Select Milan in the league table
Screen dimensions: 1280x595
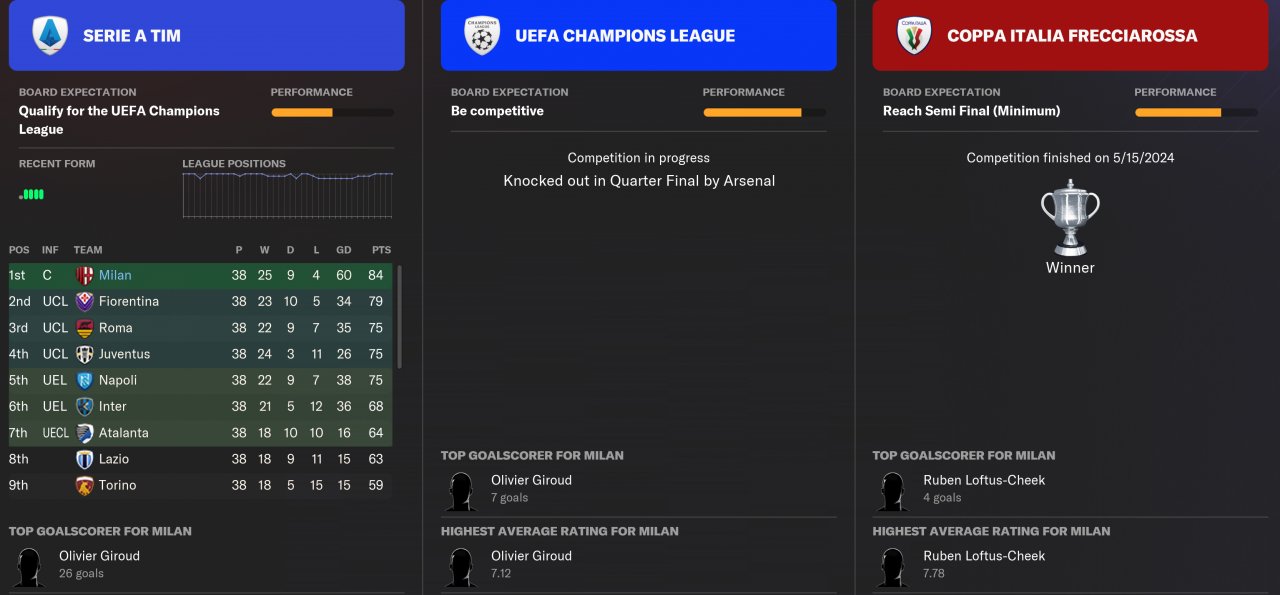(x=115, y=275)
